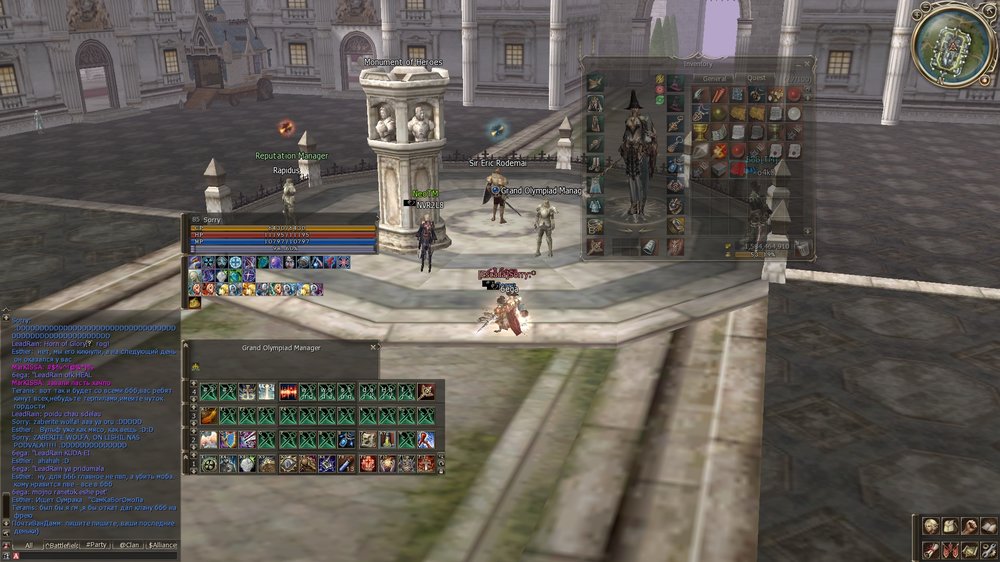1000x562 pixels.
Task: Switch chat to the All tab
Action: pos(29,545)
